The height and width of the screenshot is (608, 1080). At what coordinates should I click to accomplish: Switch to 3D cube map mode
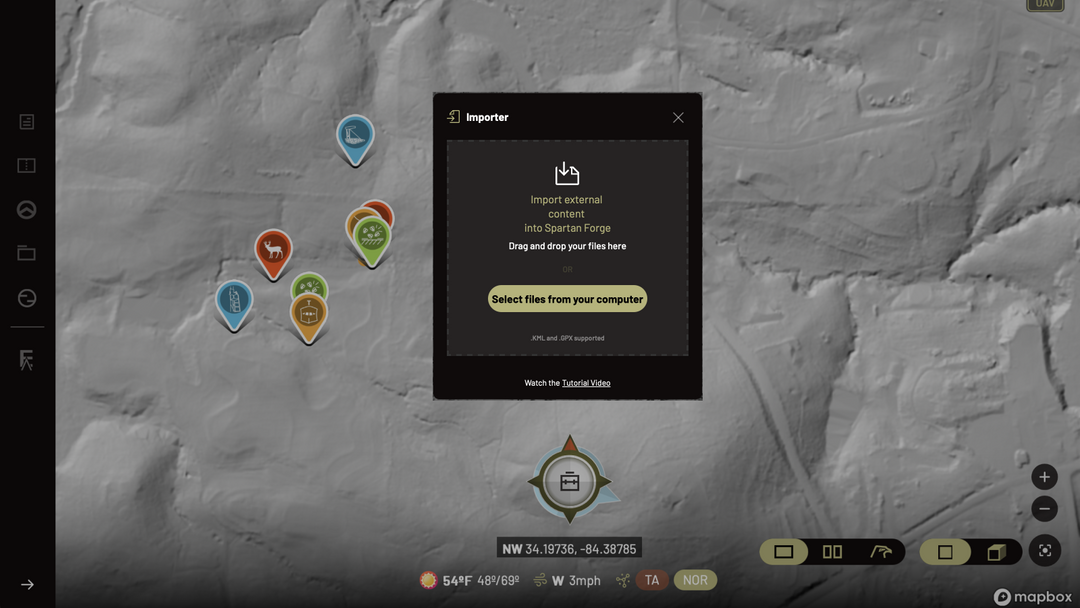pyautogui.click(x=996, y=552)
